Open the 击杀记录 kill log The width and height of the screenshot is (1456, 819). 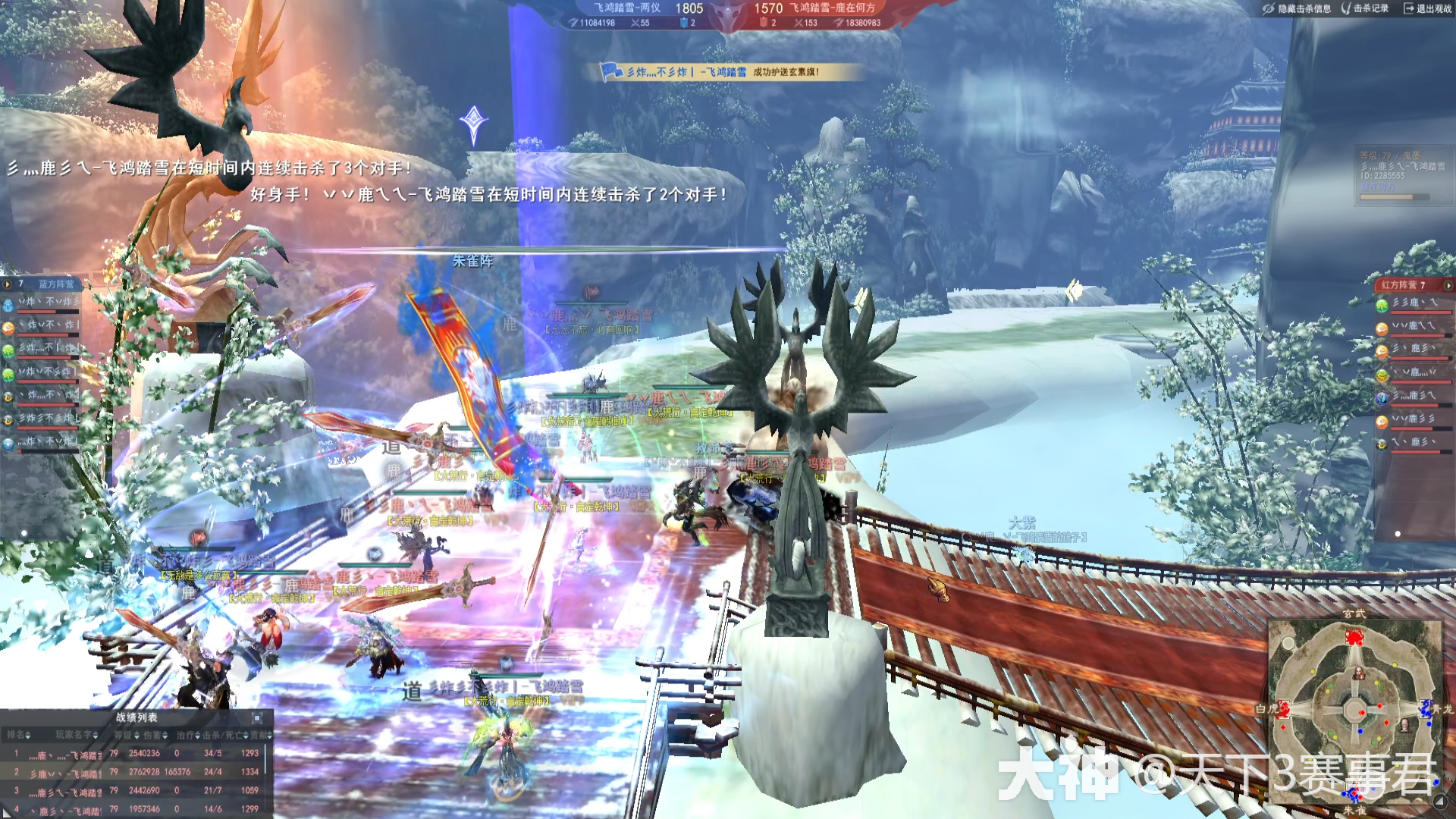click(1366, 8)
